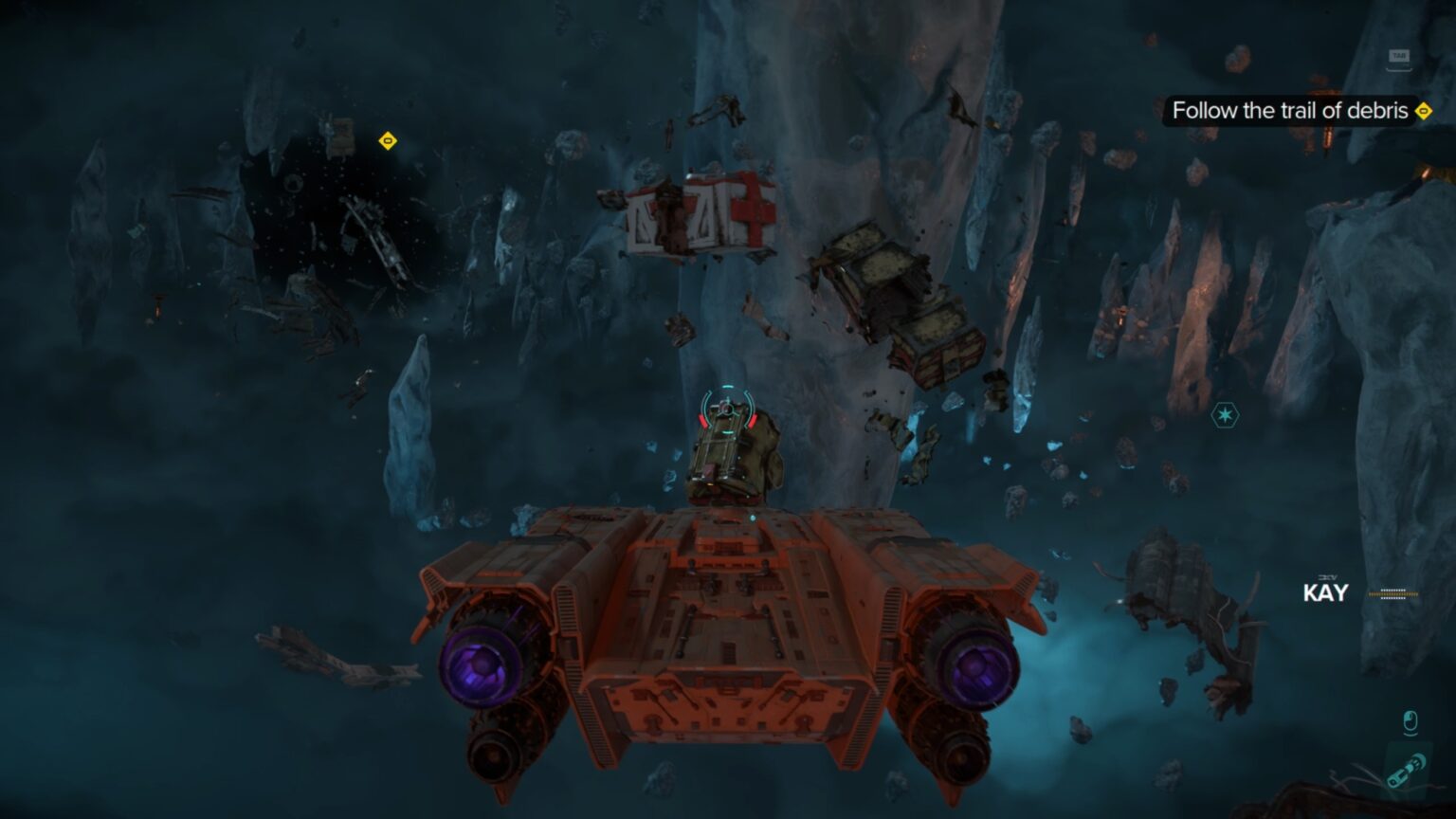1456x819 pixels.
Task: Click the yellow objective diamond beside the text
Action: [x=1422, y=111]
